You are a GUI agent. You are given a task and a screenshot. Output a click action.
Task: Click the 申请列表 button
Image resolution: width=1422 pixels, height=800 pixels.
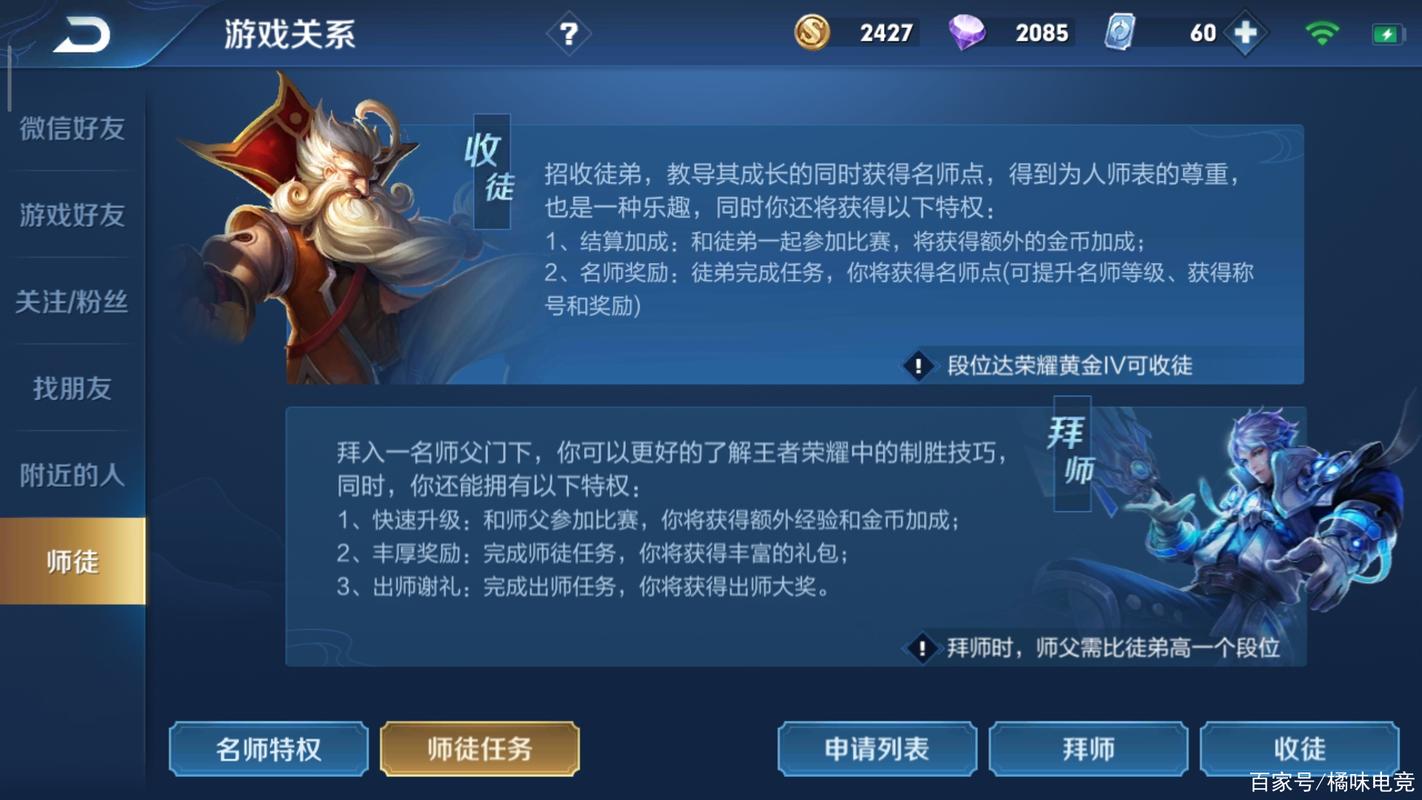point(876,748)
